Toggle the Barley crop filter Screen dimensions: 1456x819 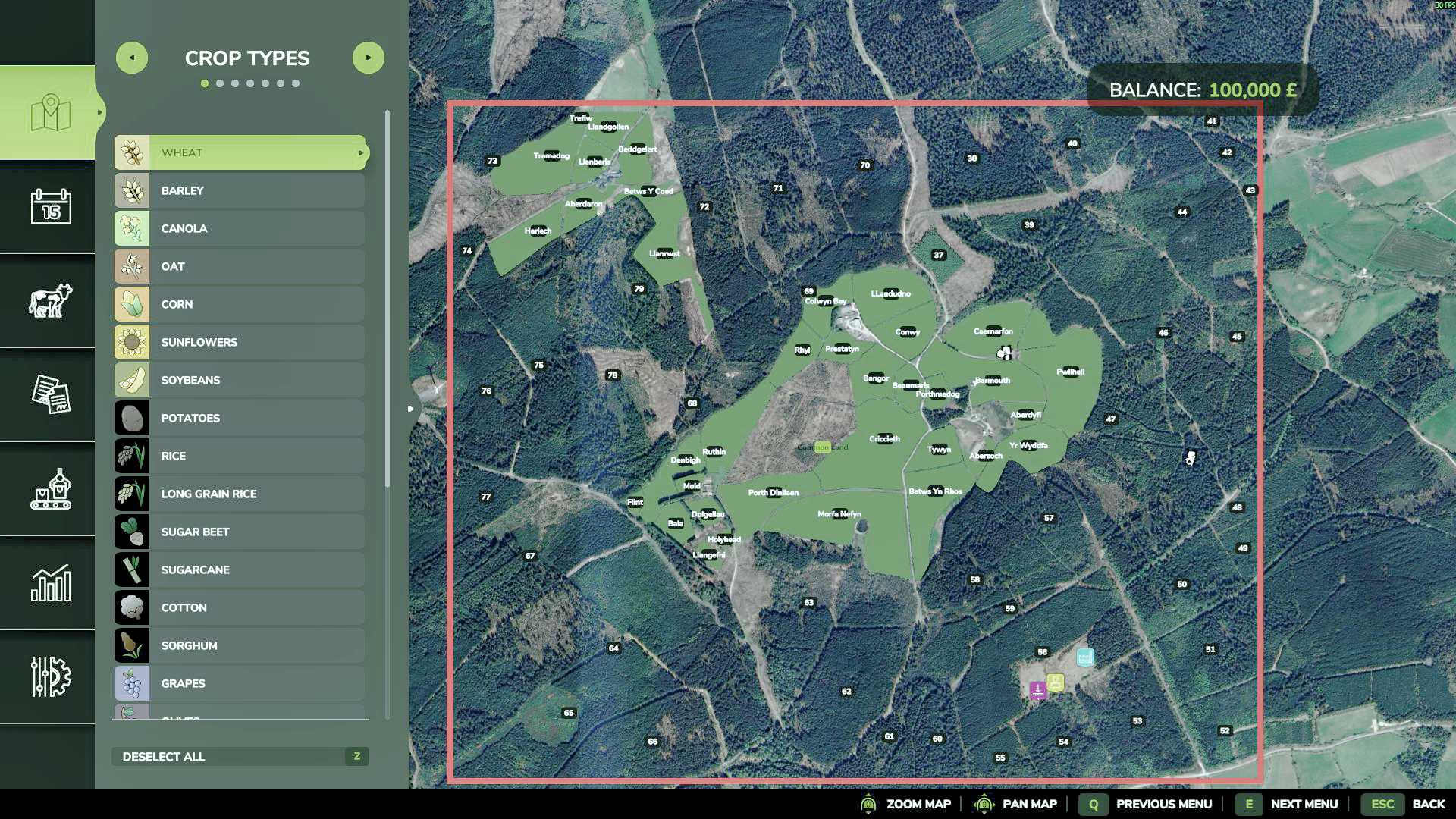240,190
